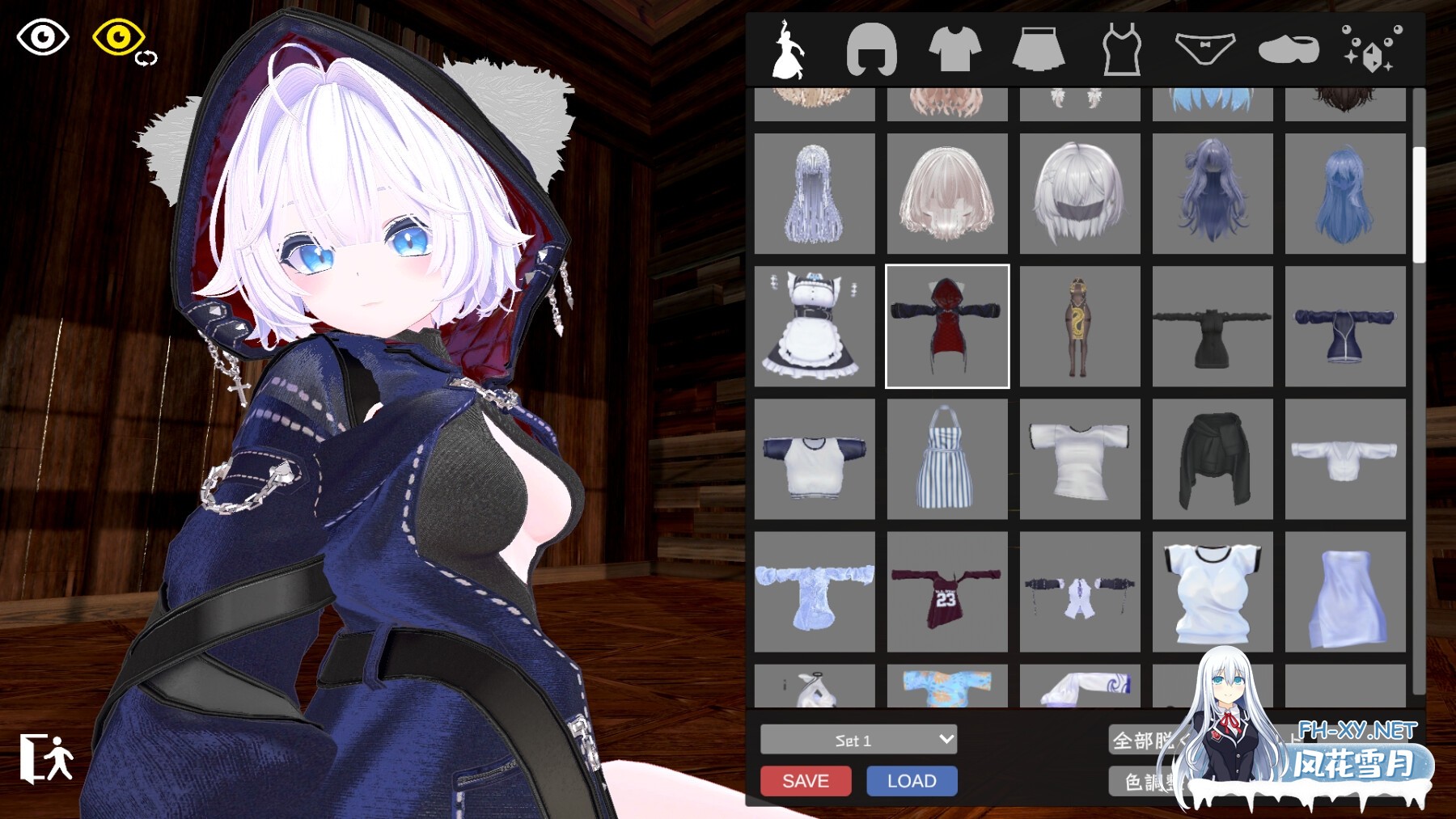Select the maid dress thumbnail
This screenshot has height=819, width=1456.
[814, 327]
